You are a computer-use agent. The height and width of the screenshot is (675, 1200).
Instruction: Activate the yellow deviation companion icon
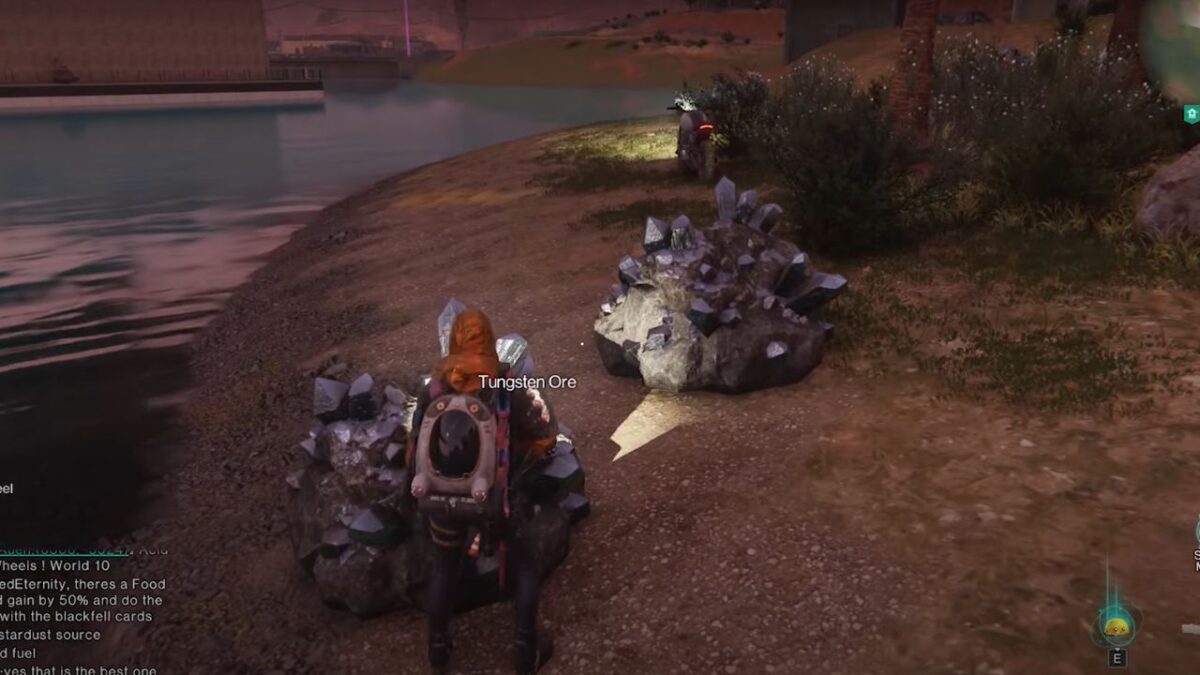tap(1116, 628)
